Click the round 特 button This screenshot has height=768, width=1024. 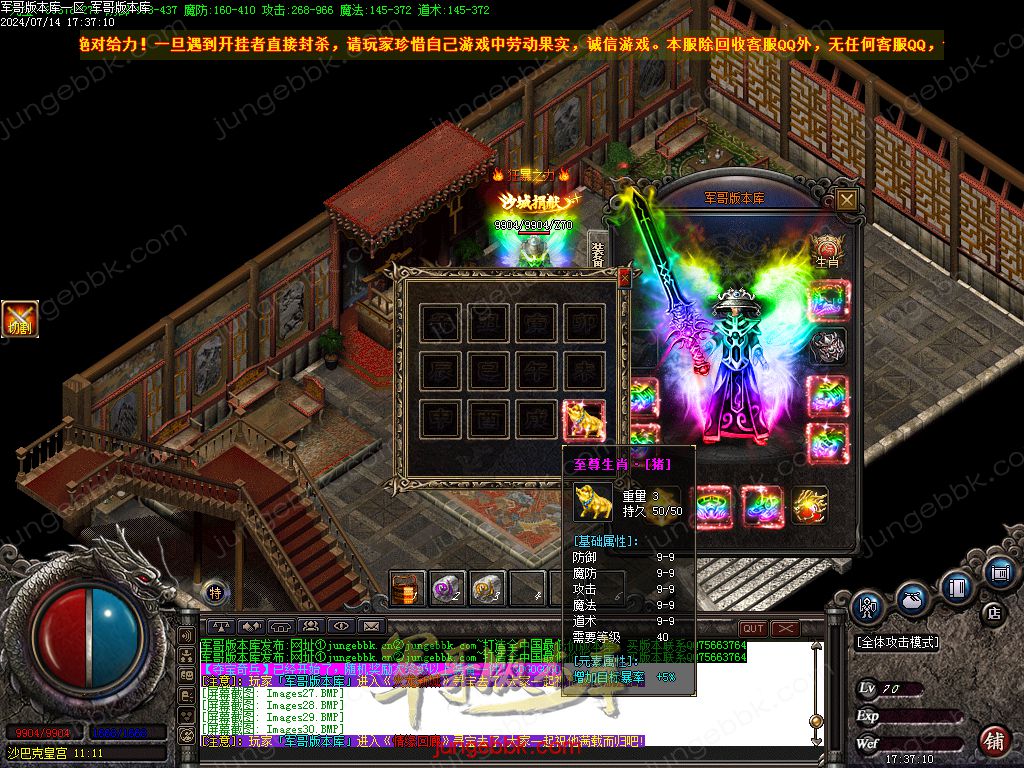(x=214, y=591)
